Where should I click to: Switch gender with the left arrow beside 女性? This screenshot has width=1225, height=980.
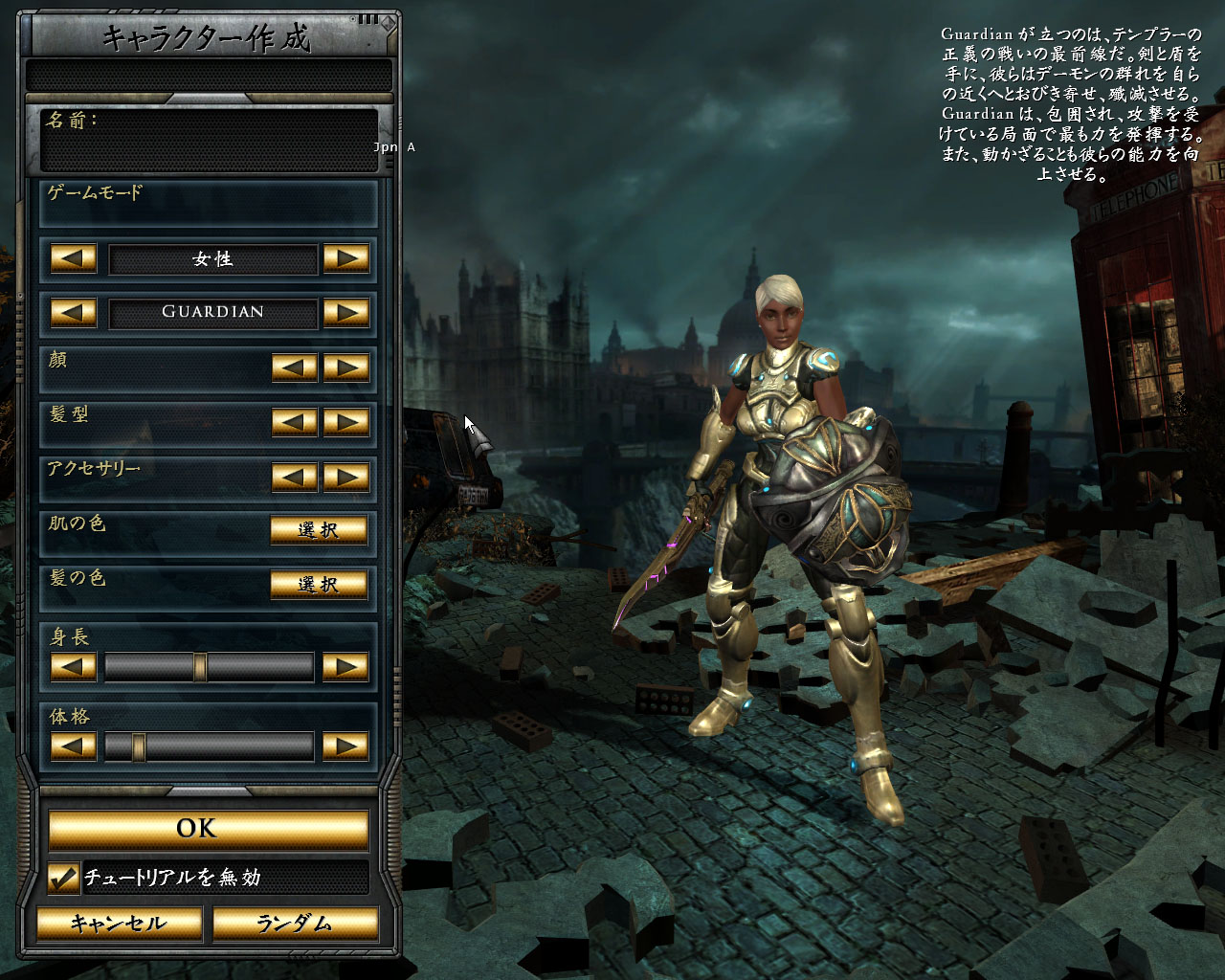(x=74, y=258)
